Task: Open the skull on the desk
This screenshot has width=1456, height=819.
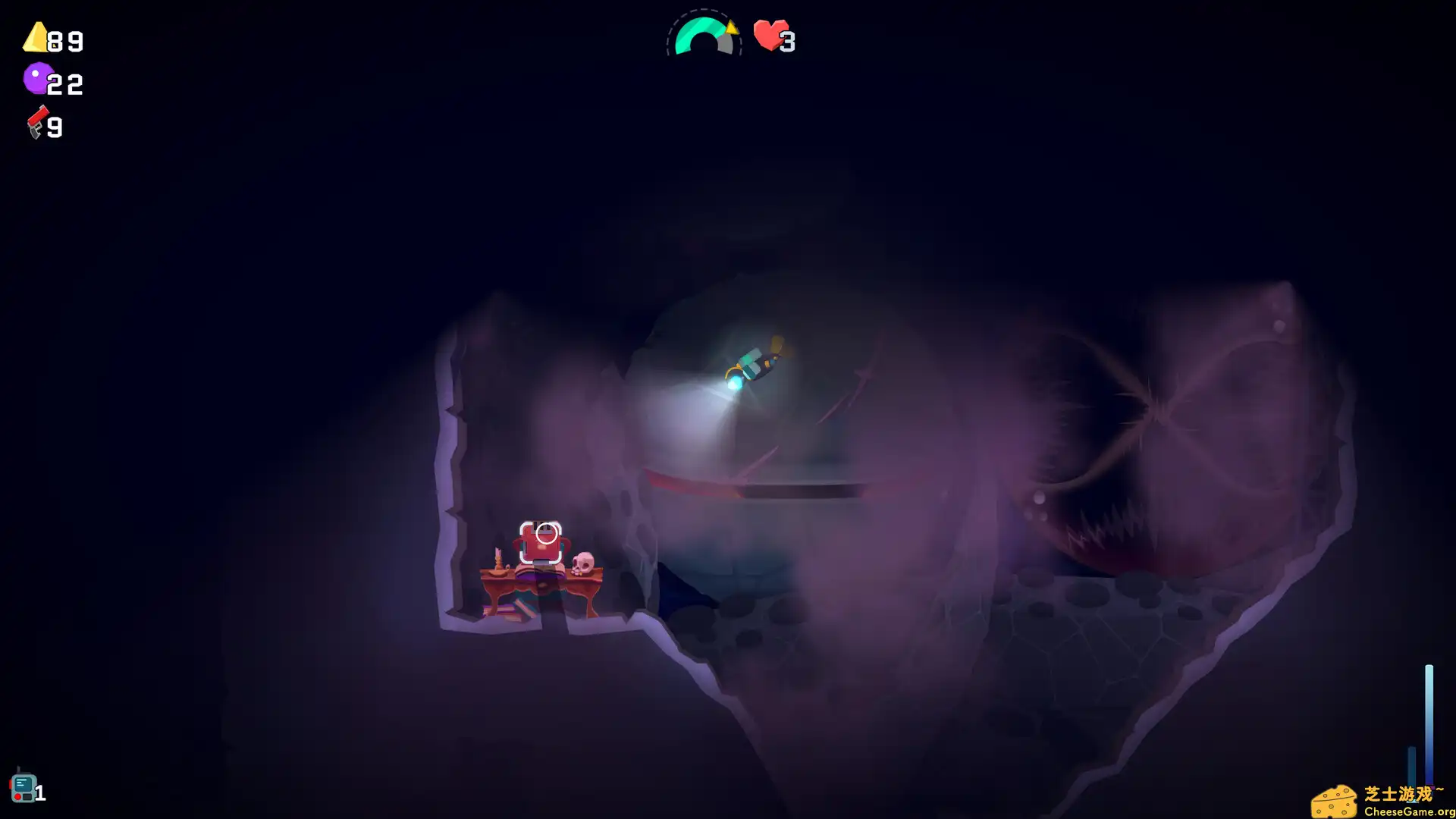Action: coord(584,563)
